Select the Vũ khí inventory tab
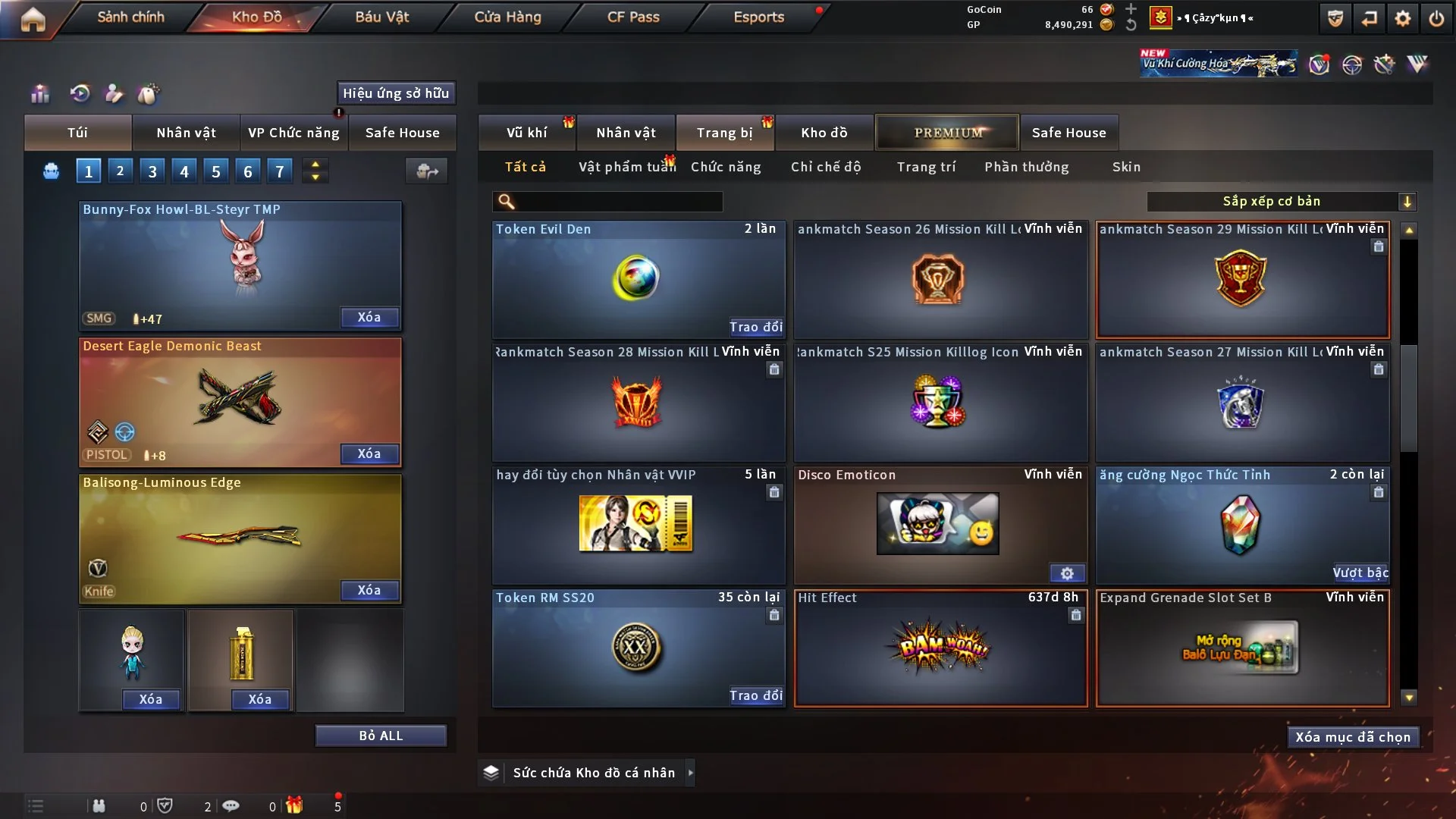The width and height of the screenshot is (1456, 819). [526, 133]
